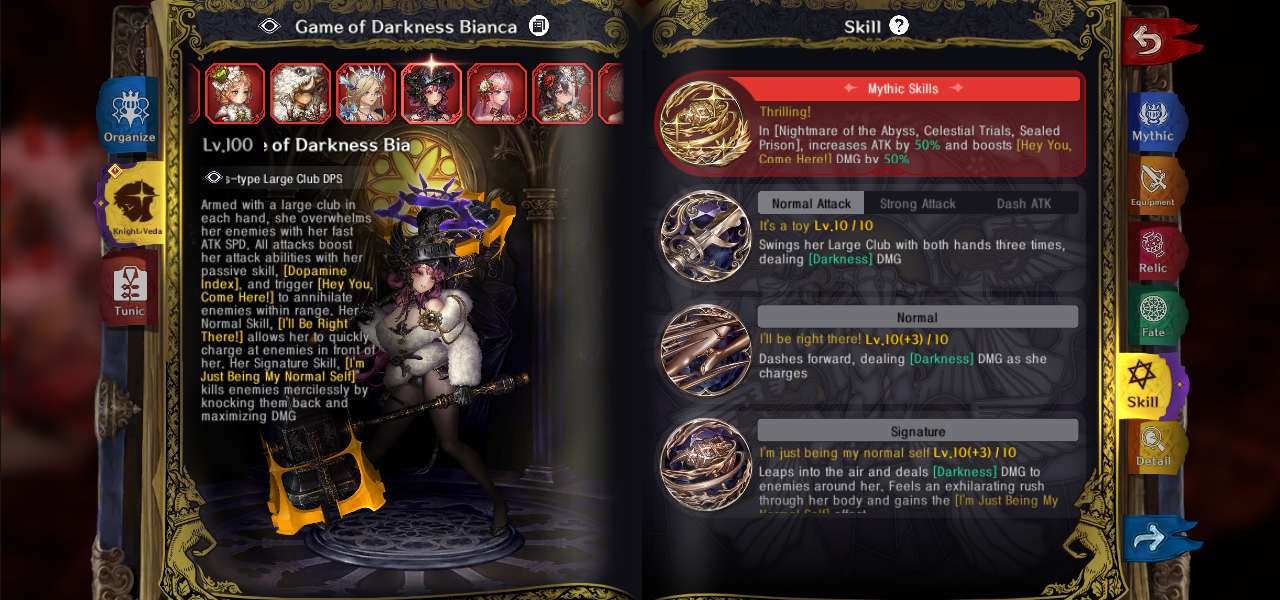Show the Fate tab

(1154, 316)
